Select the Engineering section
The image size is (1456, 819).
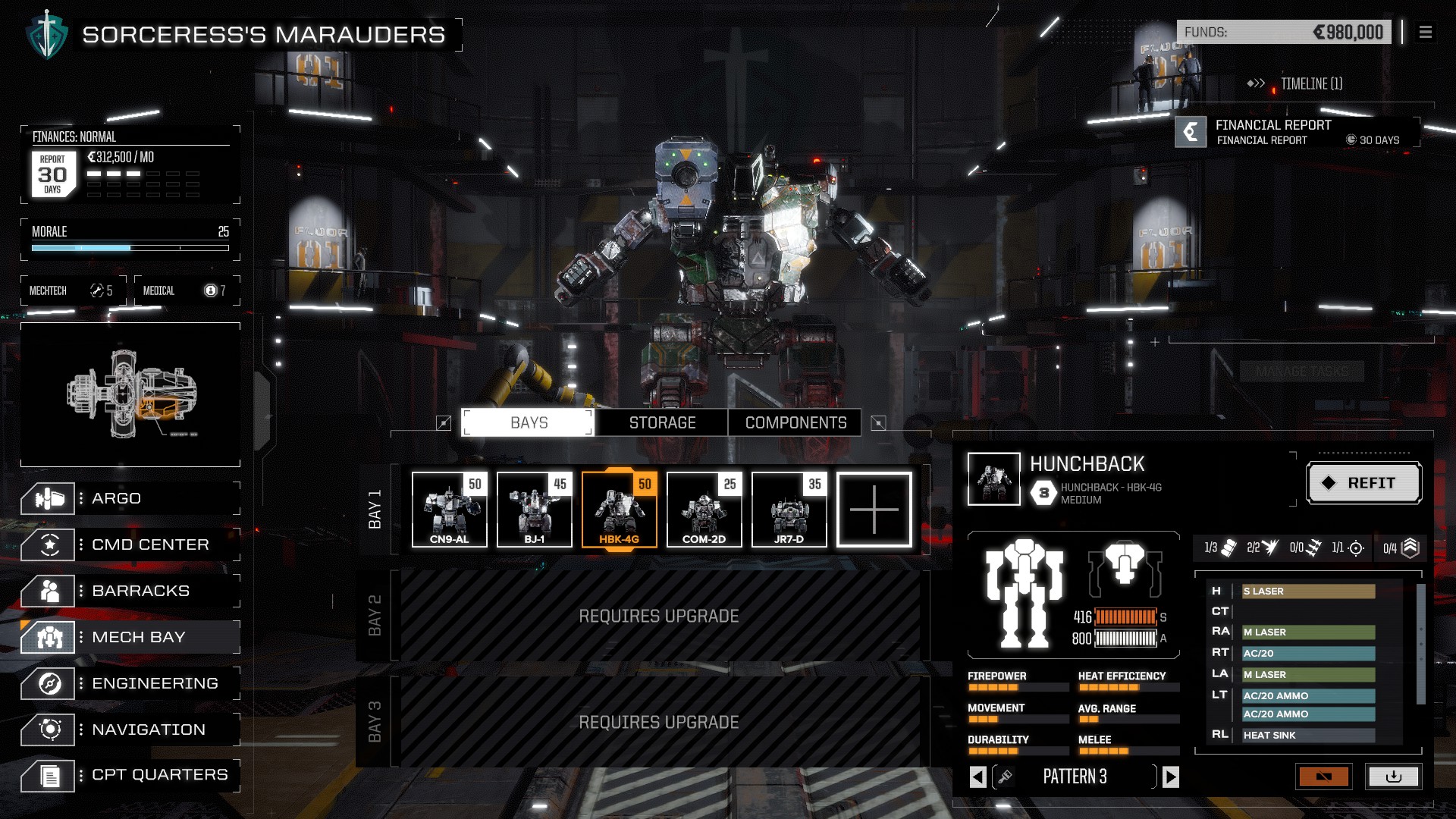coord(130,683)
